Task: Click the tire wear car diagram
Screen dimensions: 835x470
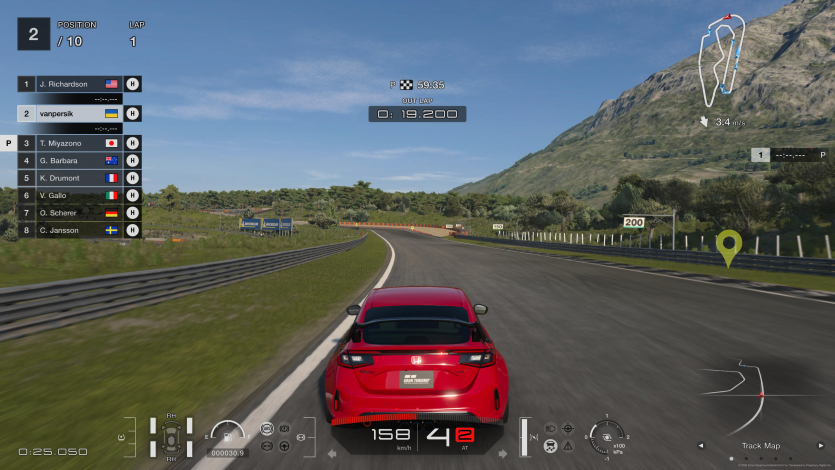Action: [171, 437]
